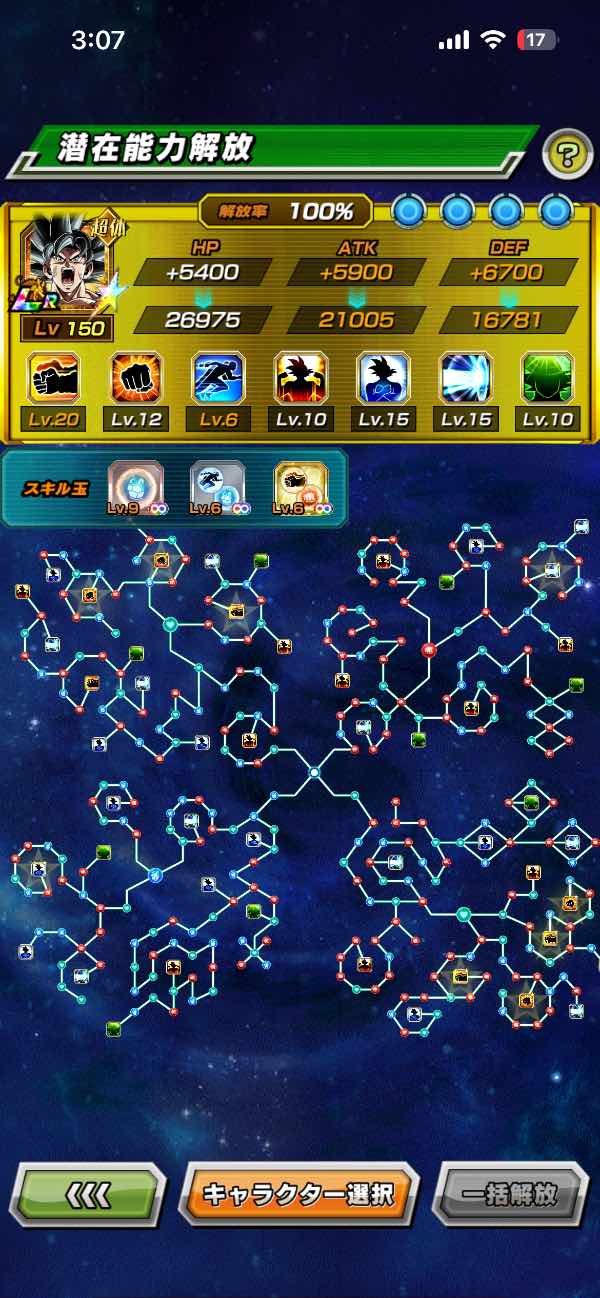This screenshot has height=1298, width=600.
Task: Tap the red heart path node
Action: 429,650
